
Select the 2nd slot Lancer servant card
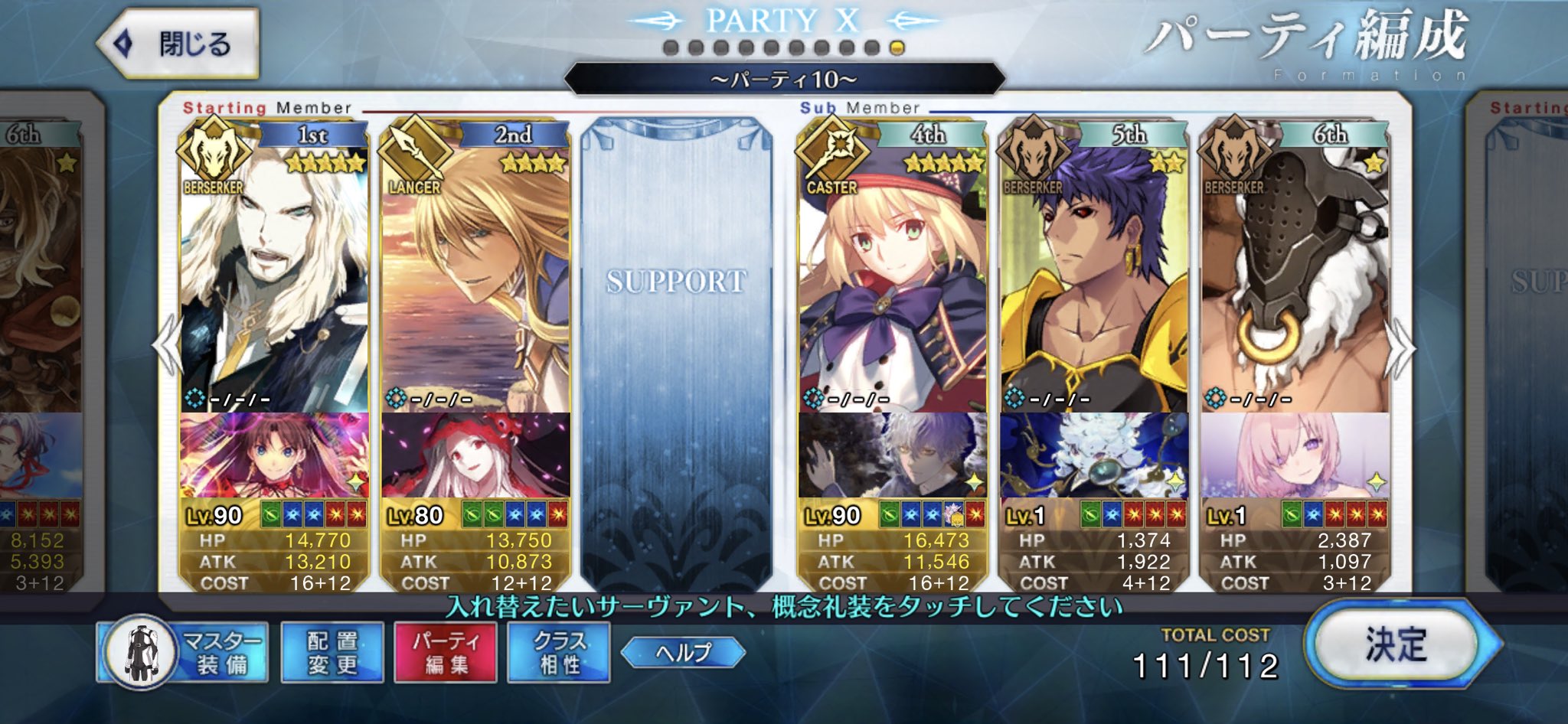(475, 276)
